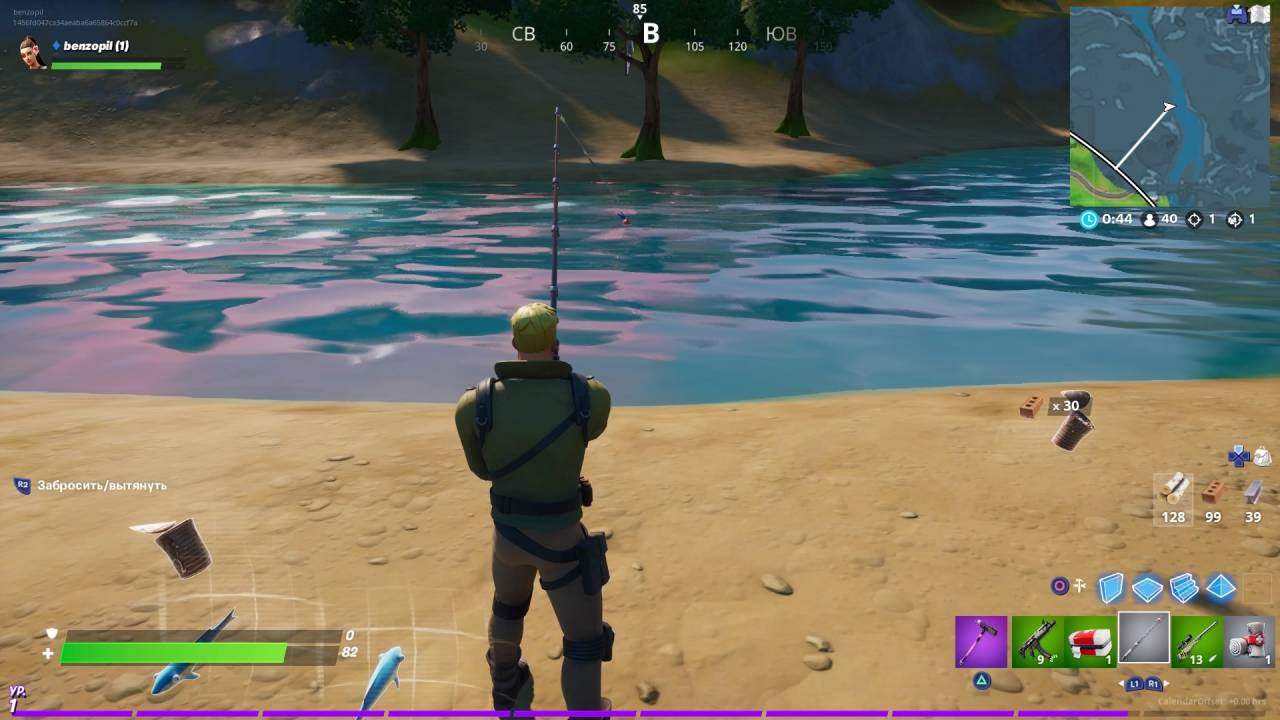
Task: Choose the wall building piece
Action: coord(1111,587)
